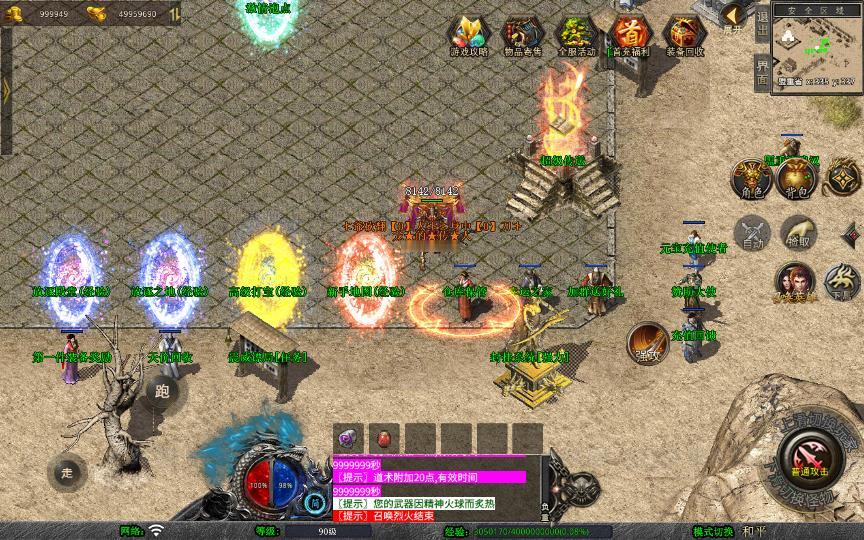Click the 退出 exit button
The height and width of the screenshot is (540, 864).
tap(762, 26)
